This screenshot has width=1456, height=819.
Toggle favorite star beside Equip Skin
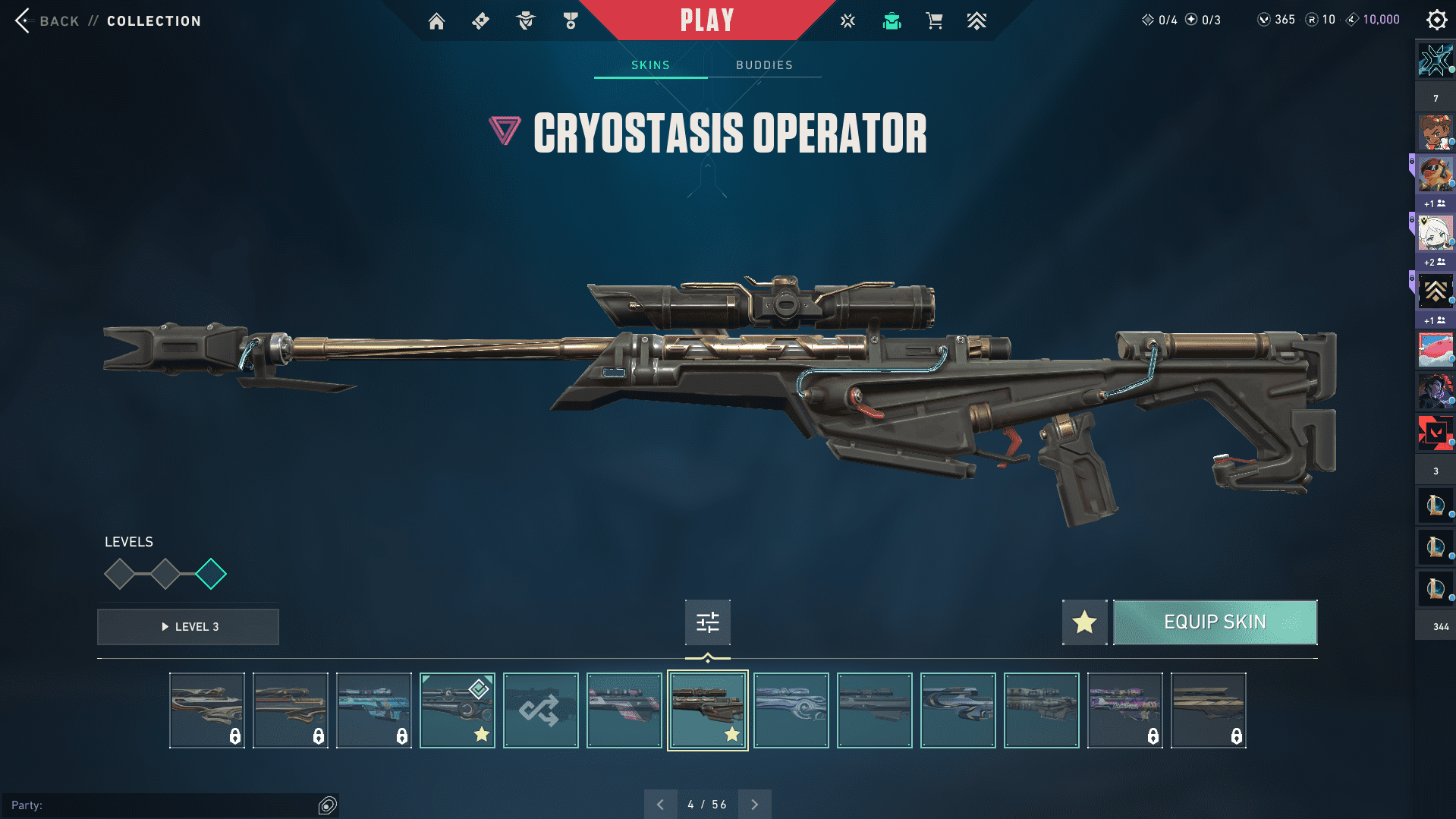click(x=1084, y=622)
